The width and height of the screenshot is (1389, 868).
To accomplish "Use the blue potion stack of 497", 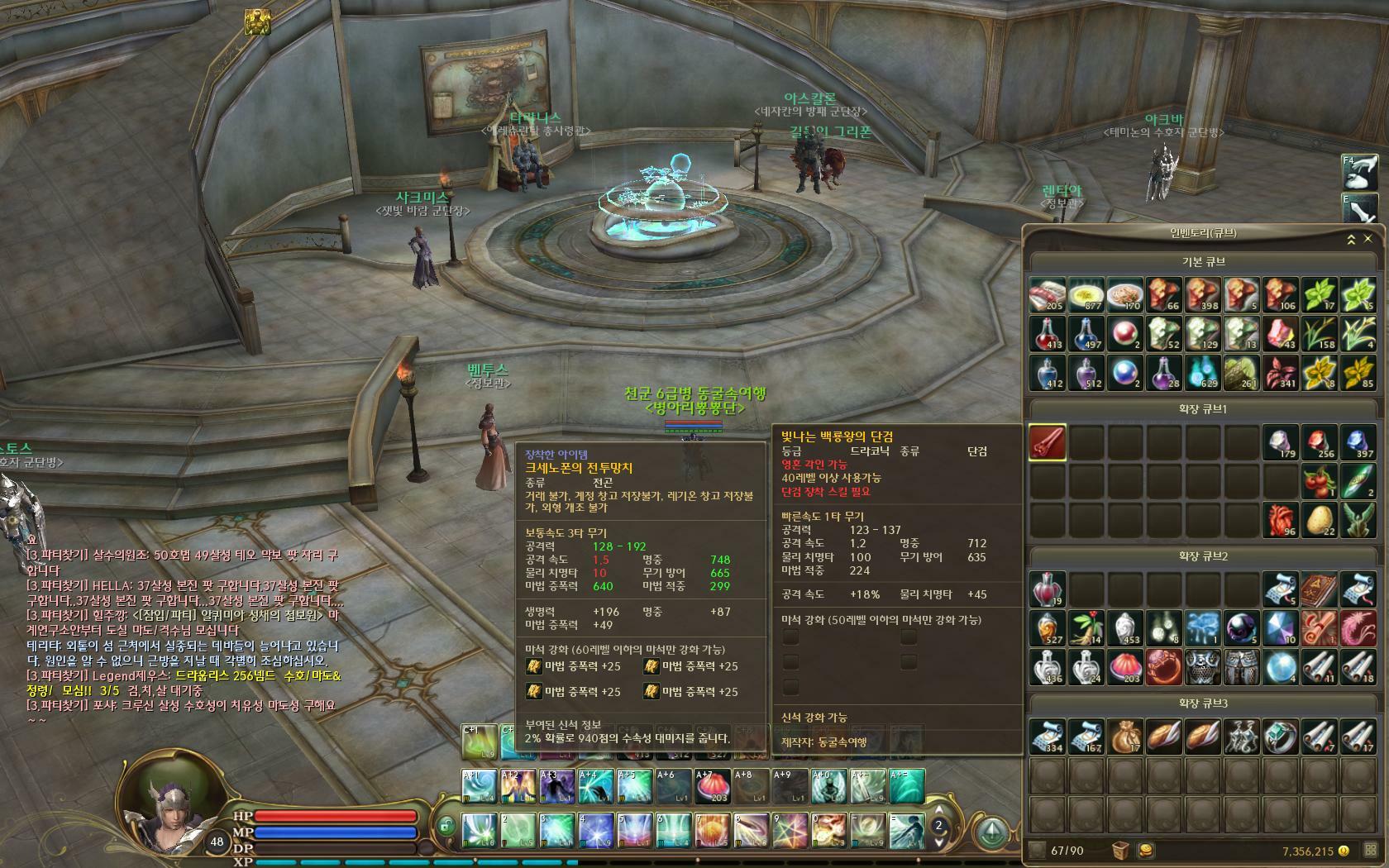I will click(x=1086, y=334).
